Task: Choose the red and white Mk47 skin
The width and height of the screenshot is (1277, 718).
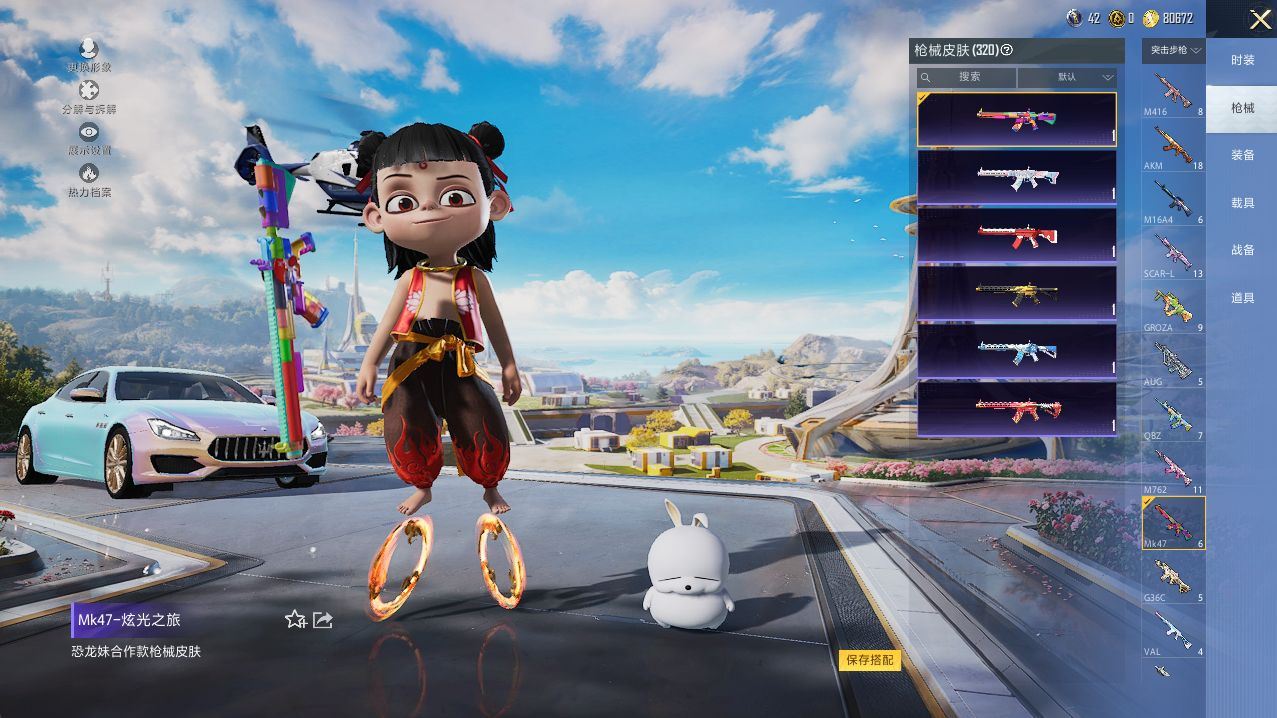Action: 1016,236
